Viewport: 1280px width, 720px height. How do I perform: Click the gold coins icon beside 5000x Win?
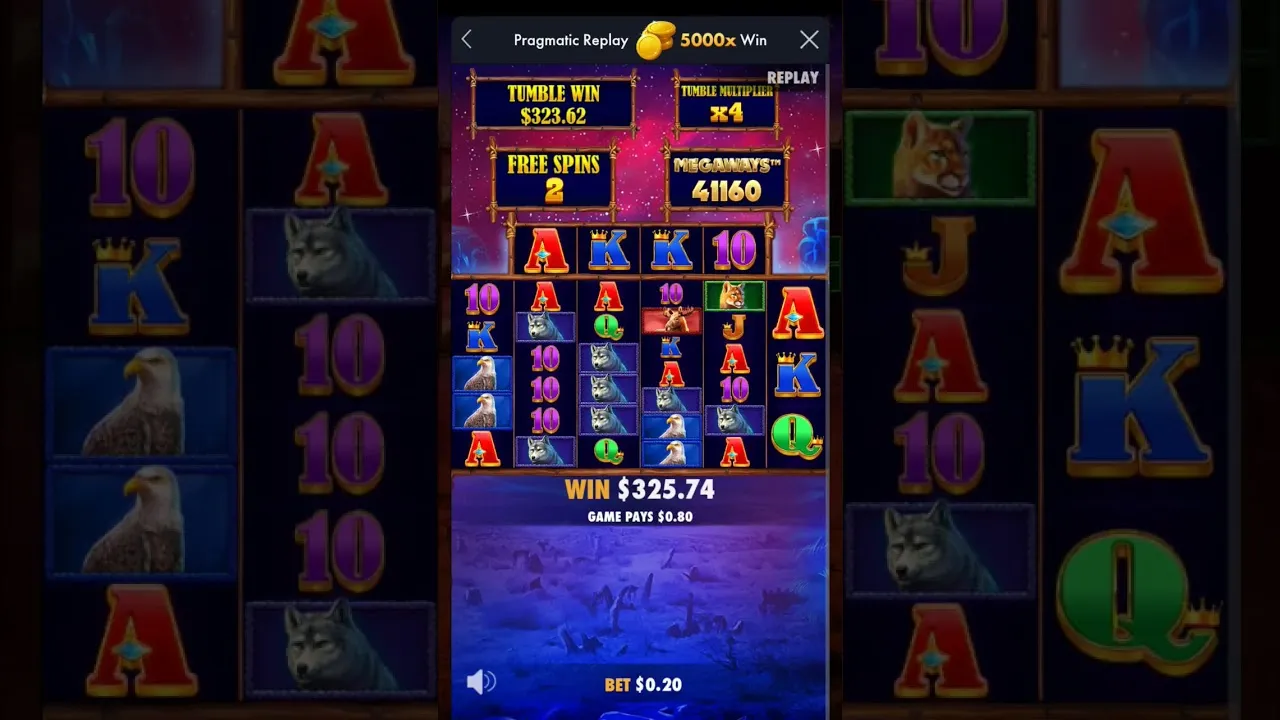click(655, 39)
